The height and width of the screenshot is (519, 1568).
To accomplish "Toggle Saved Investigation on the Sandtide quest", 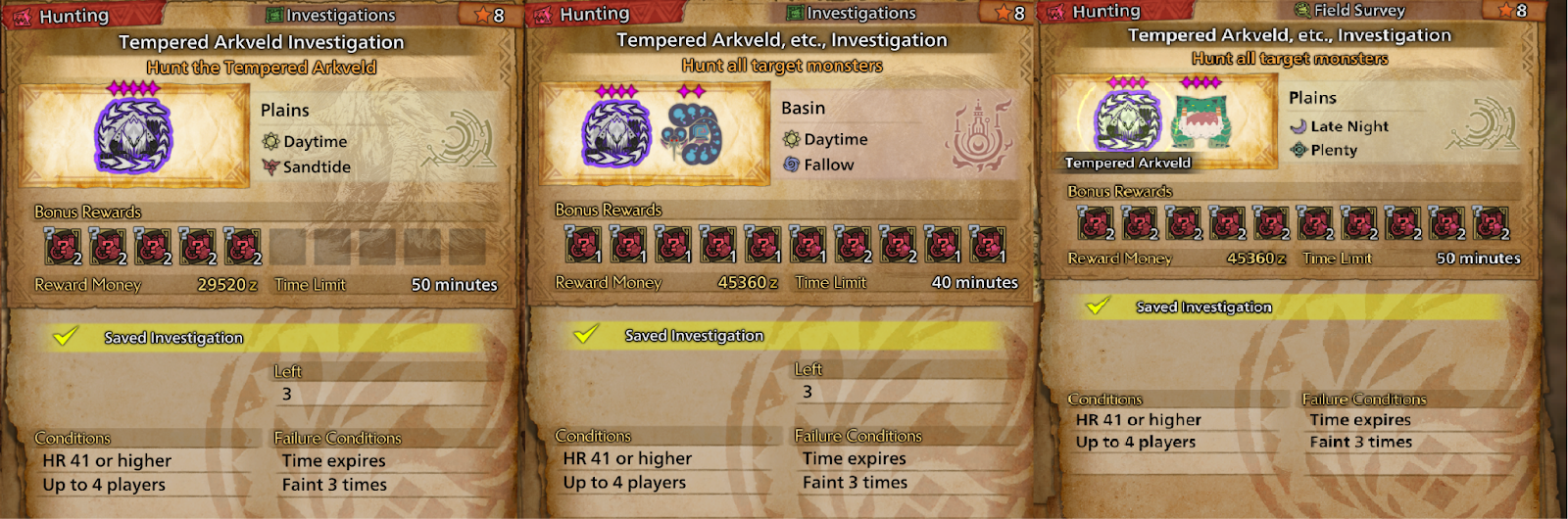I will point(66,337).
